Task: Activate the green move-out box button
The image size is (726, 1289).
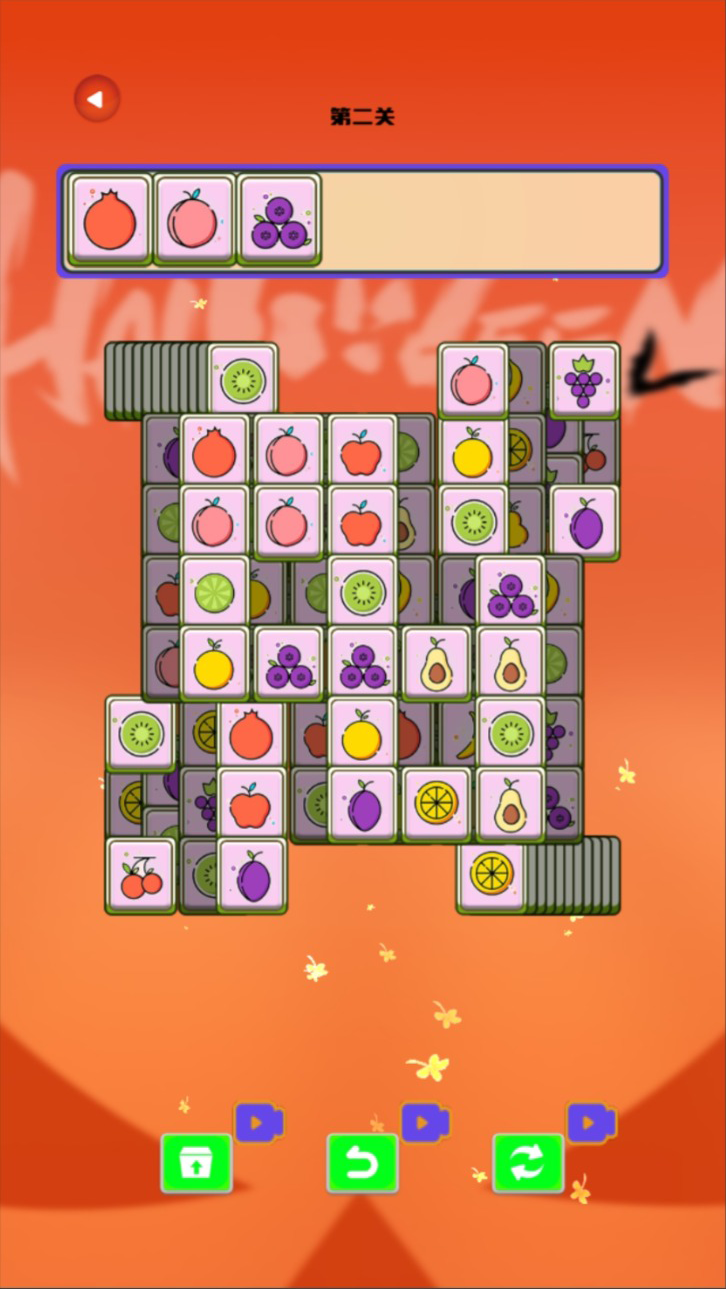Action: pos(197,1163)
